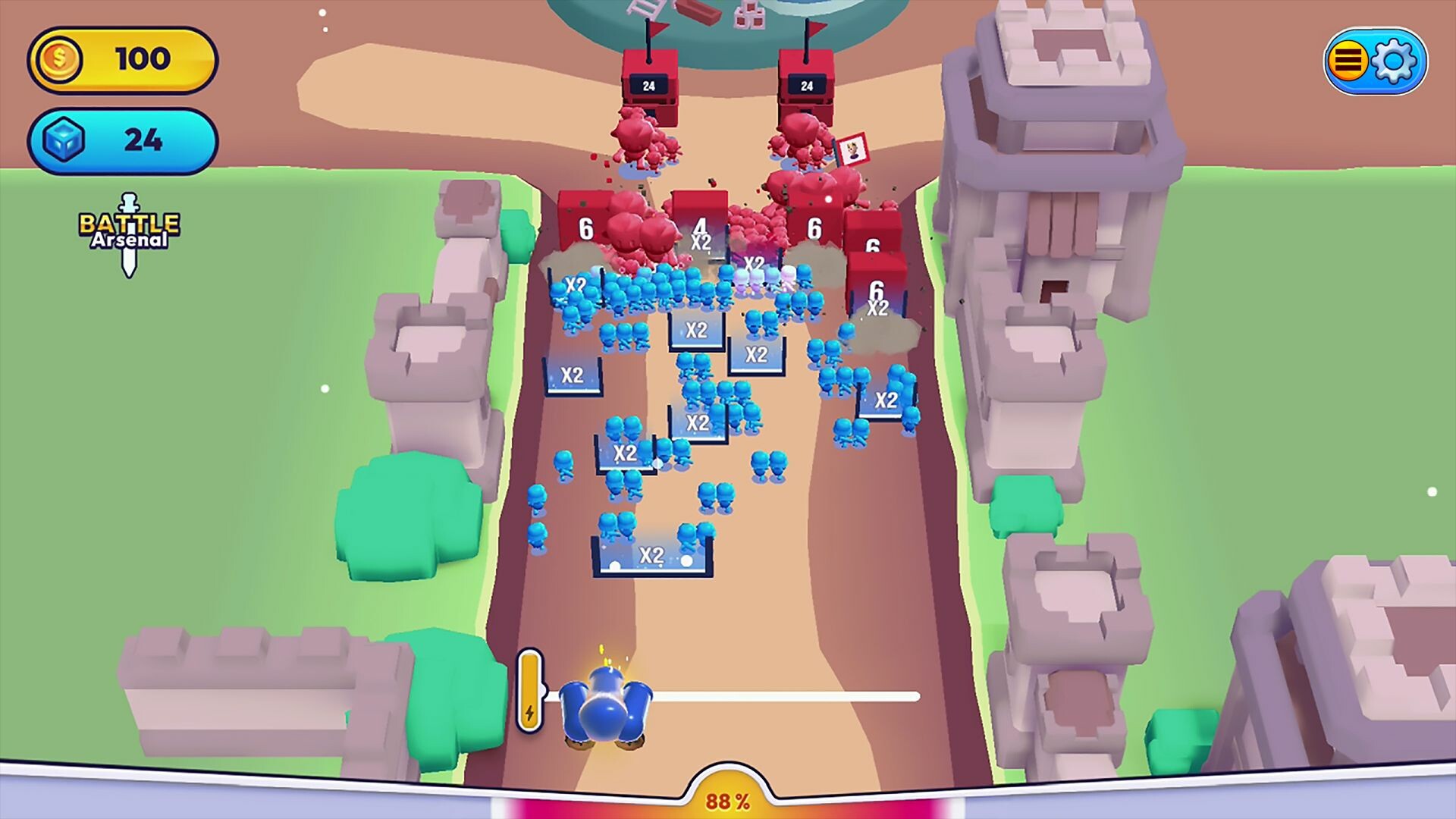
Task: Tap the right red gate labeled 24
Action: click(806, 83)
